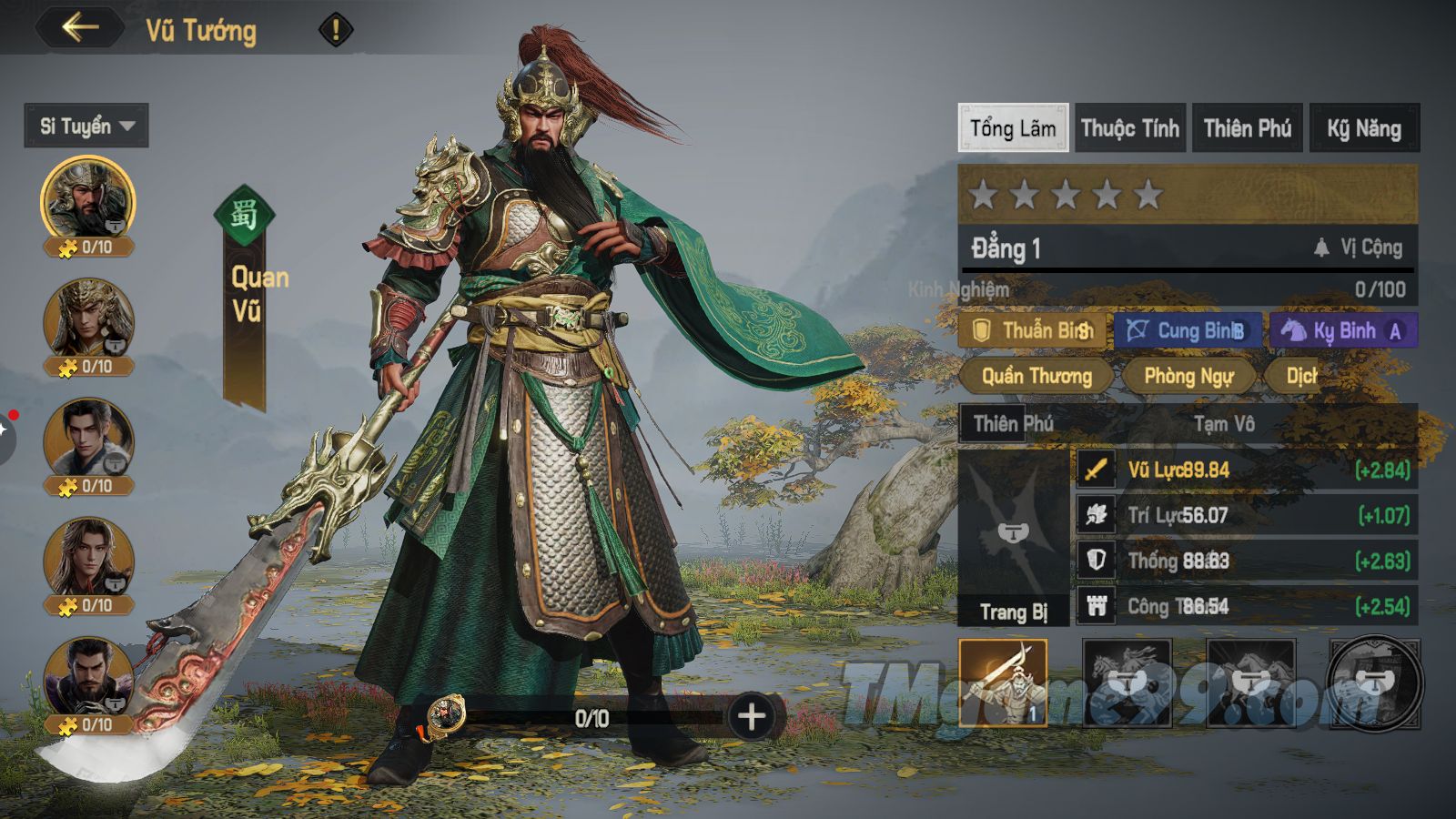Viewport: 1456px width, 819px height.
Task: Switch to the Thuộc Tính tab
Action: pos(1129,128)
